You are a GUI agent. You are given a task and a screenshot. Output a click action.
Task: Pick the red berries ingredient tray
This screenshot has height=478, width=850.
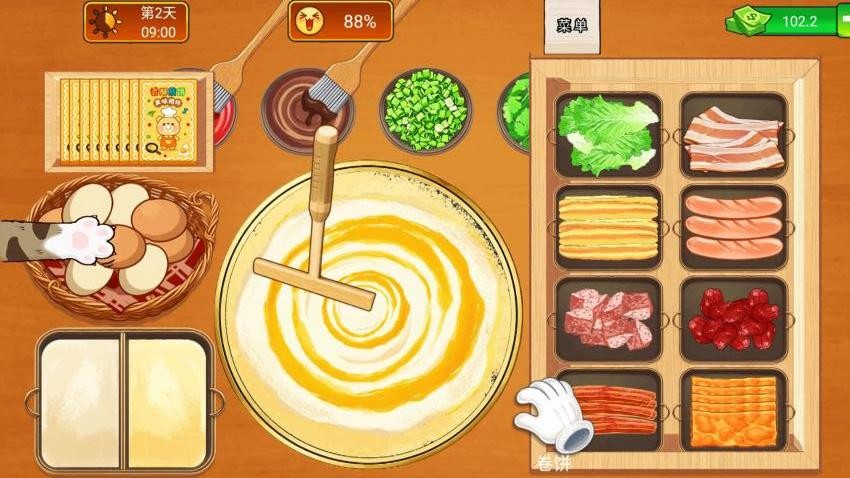point(733,318)
